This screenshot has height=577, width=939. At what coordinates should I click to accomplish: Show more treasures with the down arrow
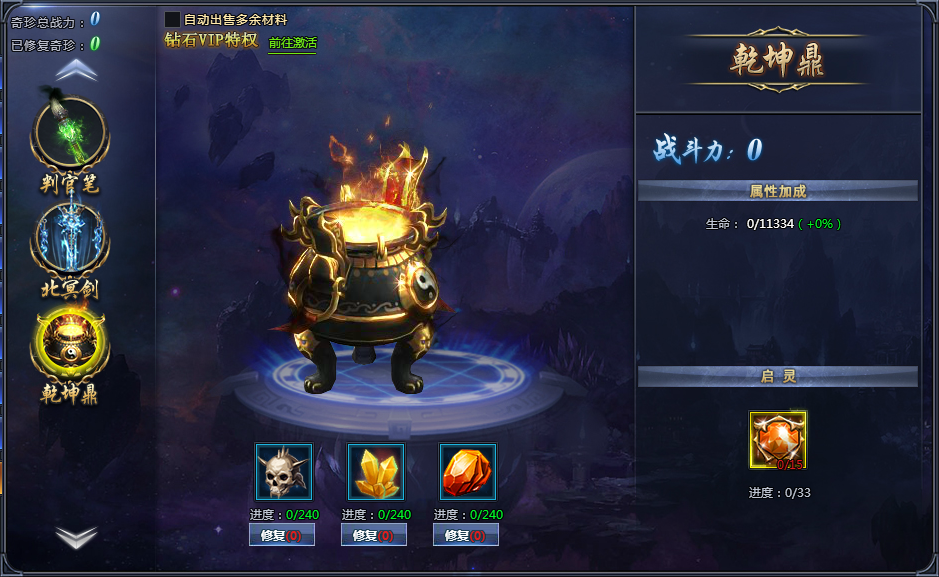pos(76,537)
